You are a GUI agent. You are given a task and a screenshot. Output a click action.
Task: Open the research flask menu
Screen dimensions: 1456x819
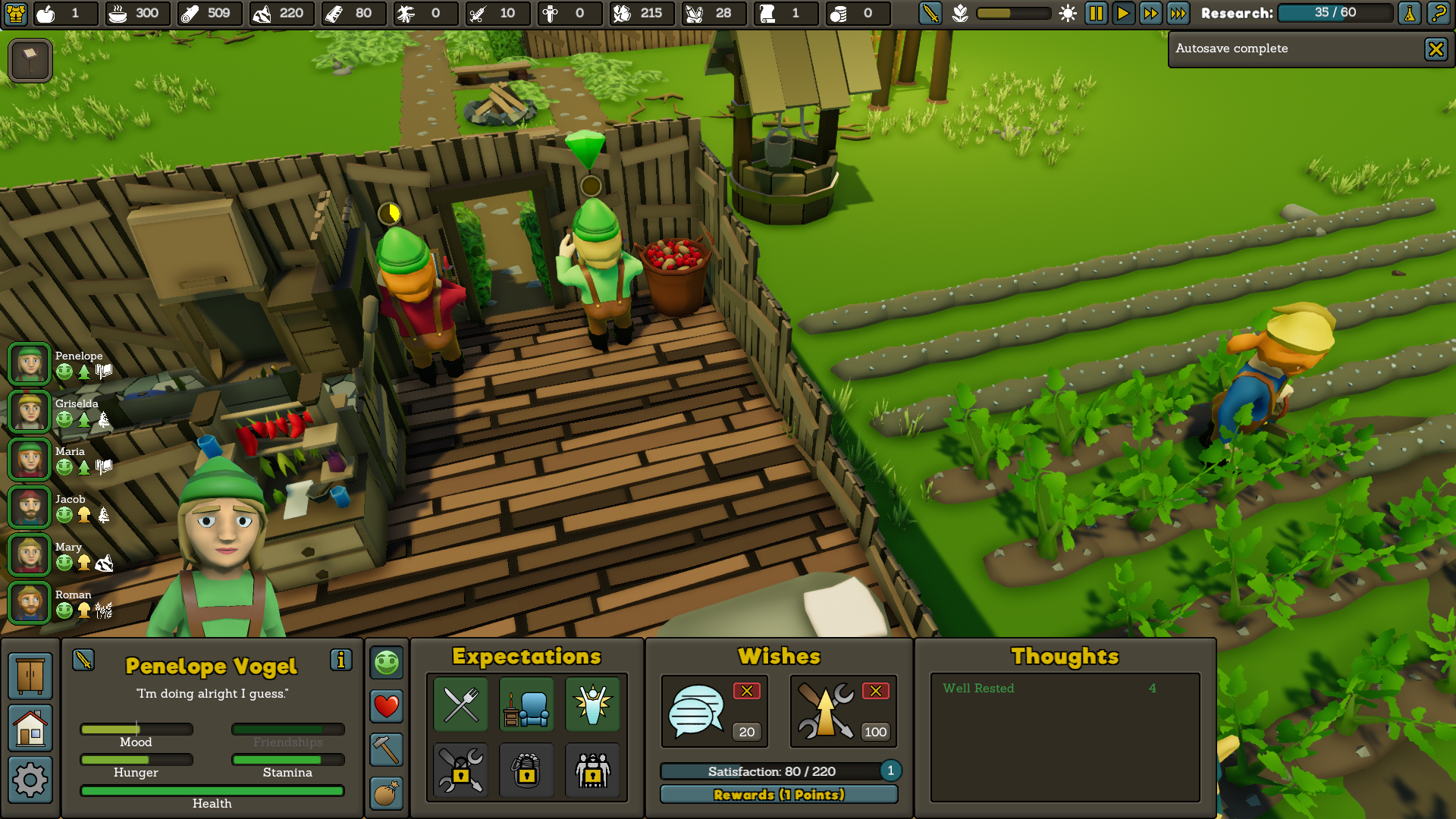[1410, 13]
